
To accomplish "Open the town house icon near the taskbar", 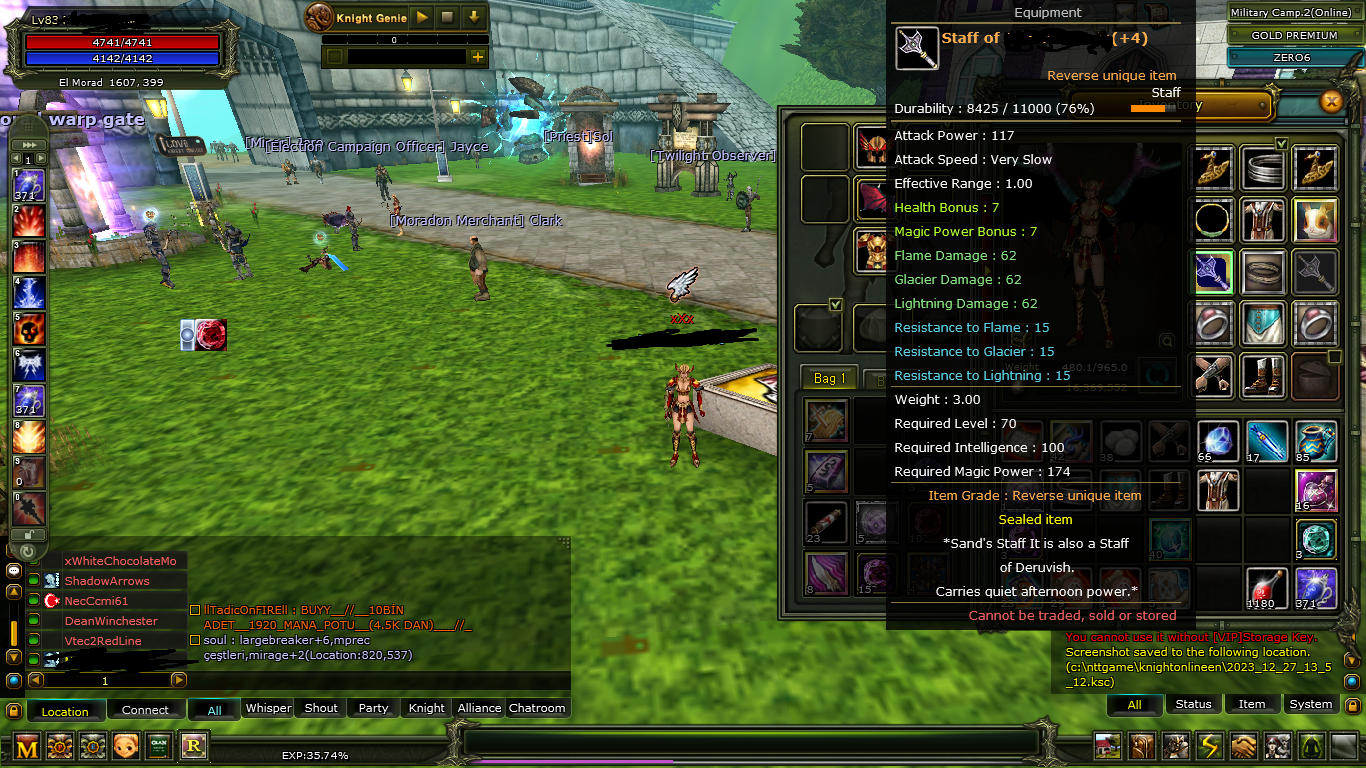I will tap(1107, 745).
